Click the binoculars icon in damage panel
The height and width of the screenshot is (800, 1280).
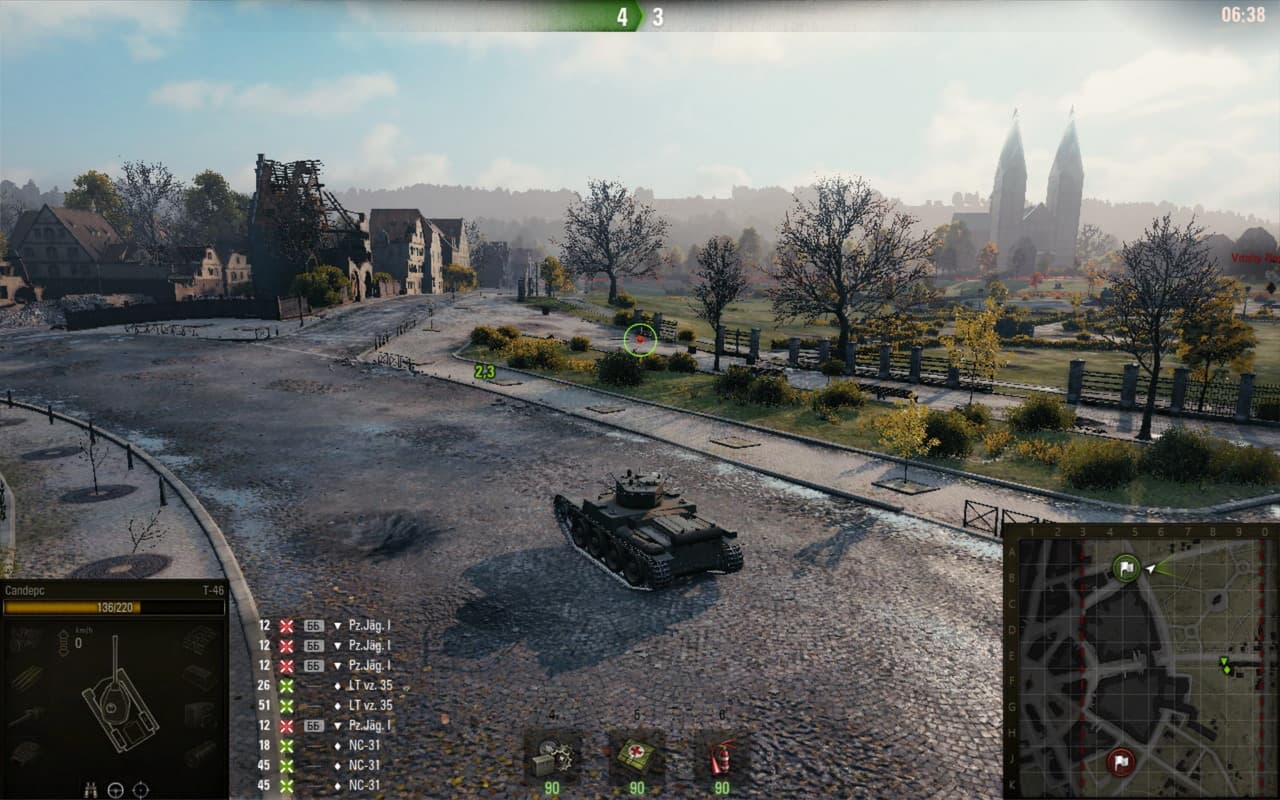[90, 790]
